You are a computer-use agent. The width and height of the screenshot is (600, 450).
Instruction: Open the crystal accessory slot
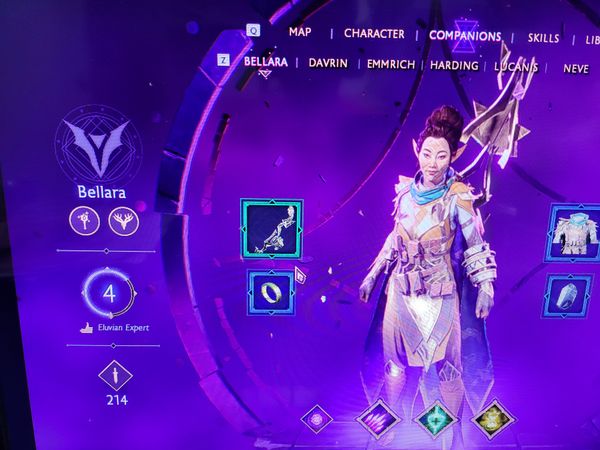click(568, 299)
